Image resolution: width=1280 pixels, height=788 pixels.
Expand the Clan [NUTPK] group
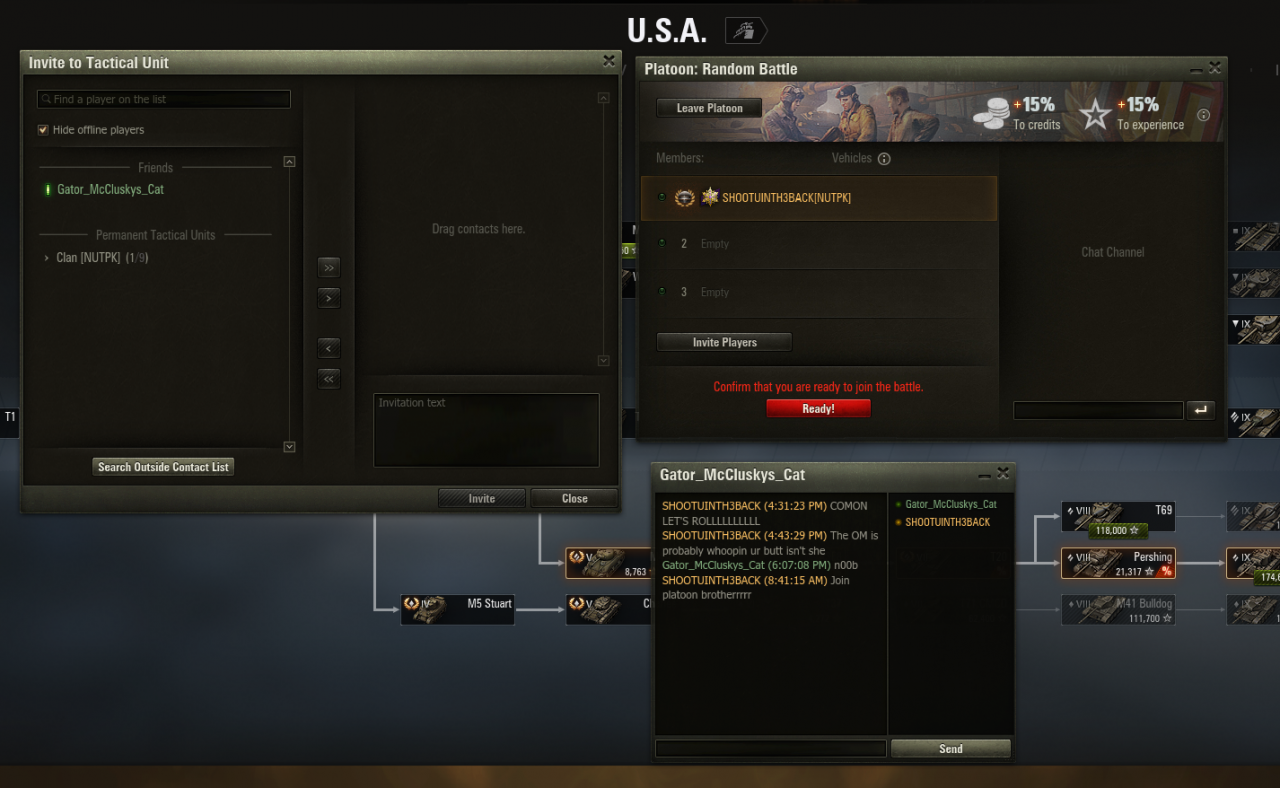(47, 258)
